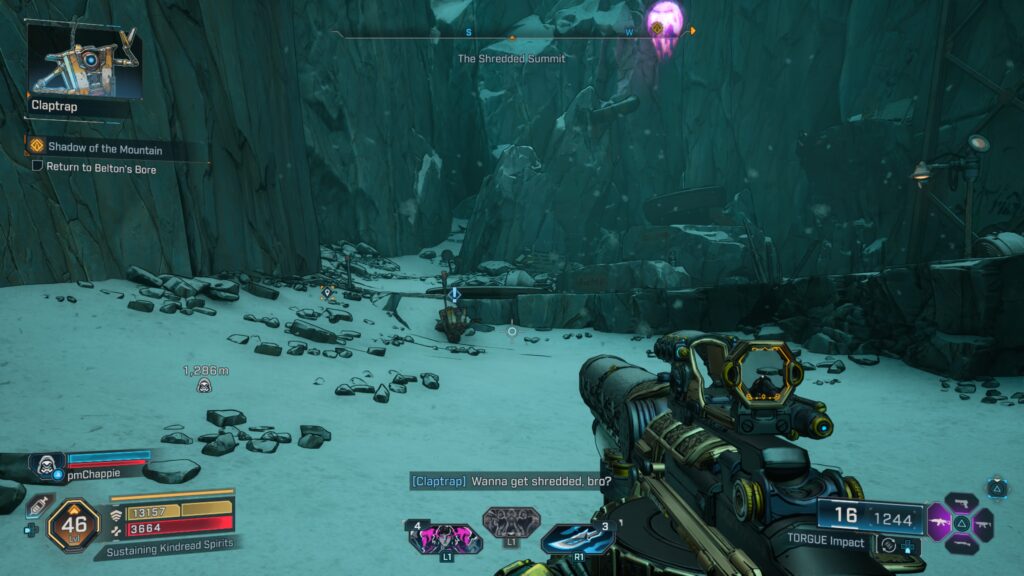
Task: Use the repair kit syringe icon
Action: (37, 505)
